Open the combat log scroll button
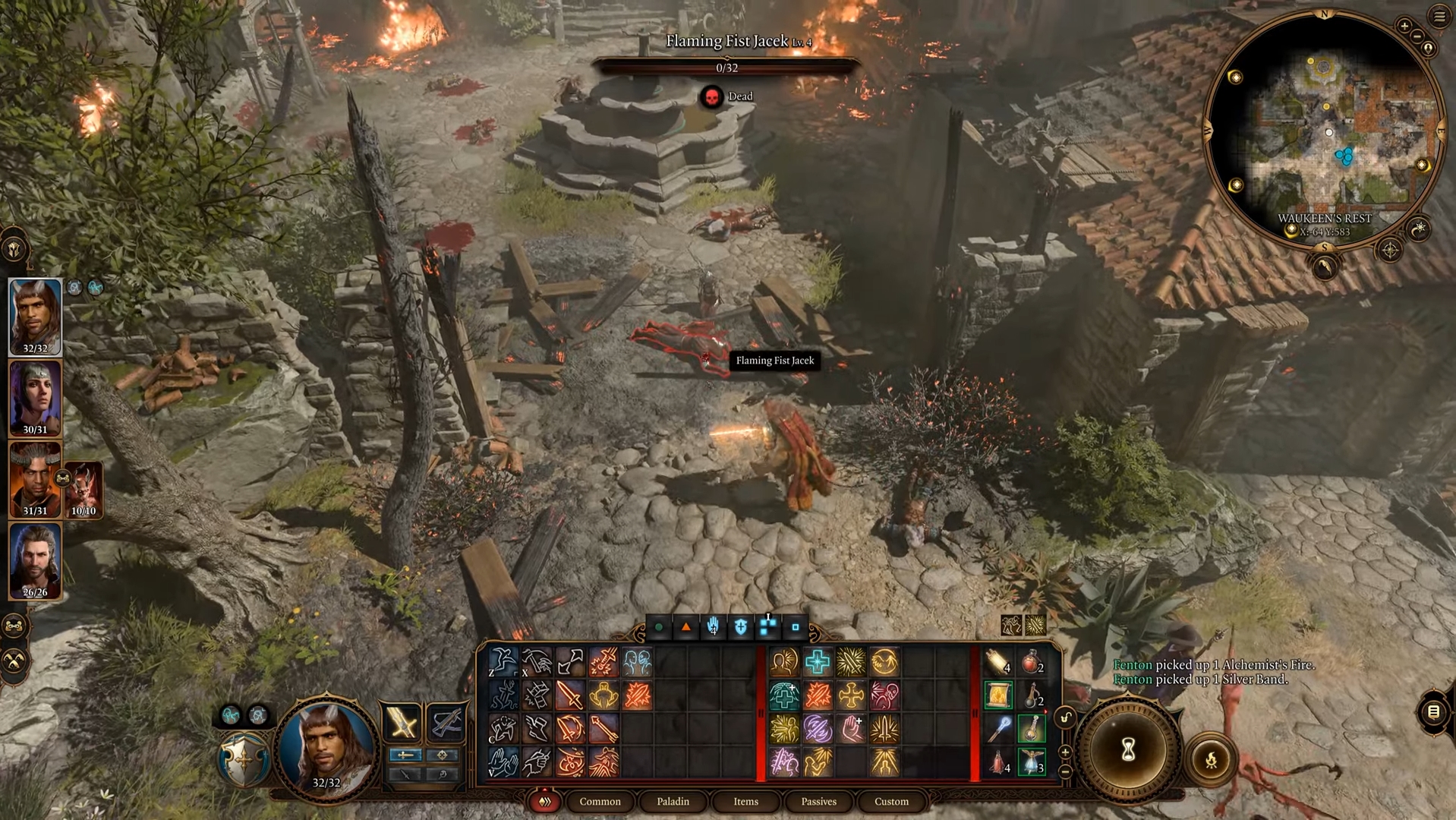This screenshot has width=1456, height=820. tap(1433, 711)
